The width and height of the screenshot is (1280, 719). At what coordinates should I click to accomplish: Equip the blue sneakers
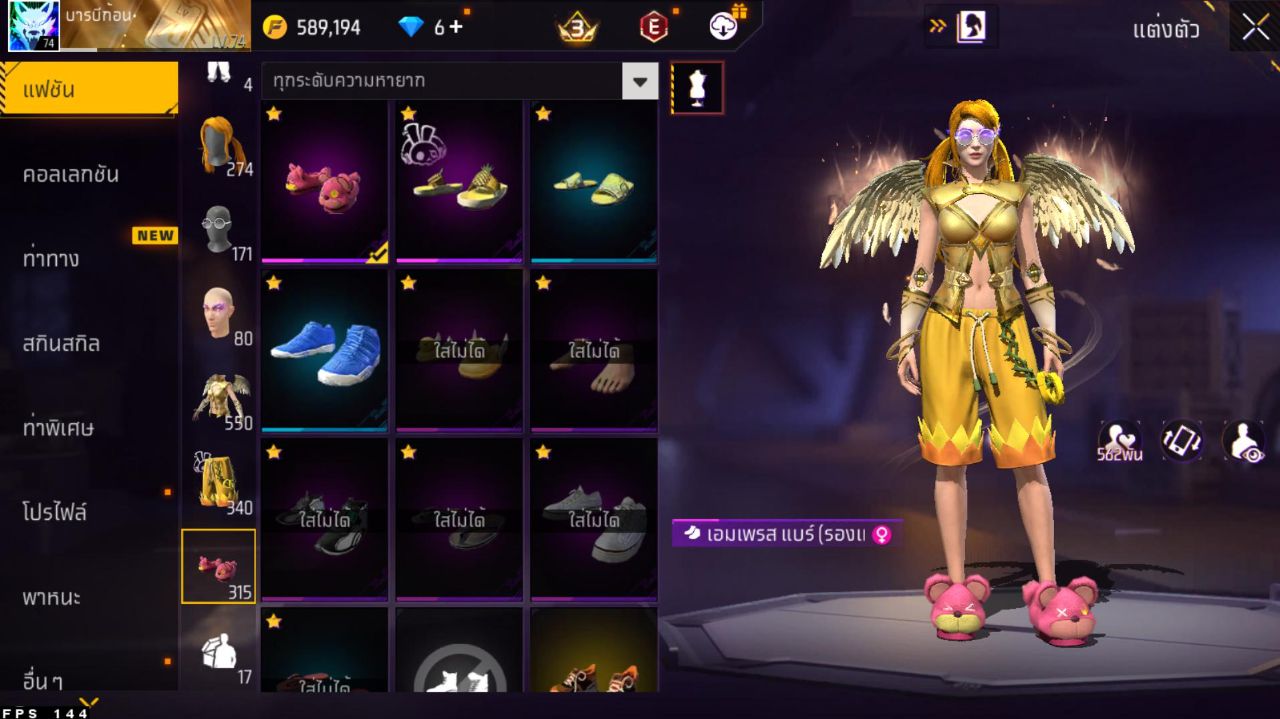[324, 350]
